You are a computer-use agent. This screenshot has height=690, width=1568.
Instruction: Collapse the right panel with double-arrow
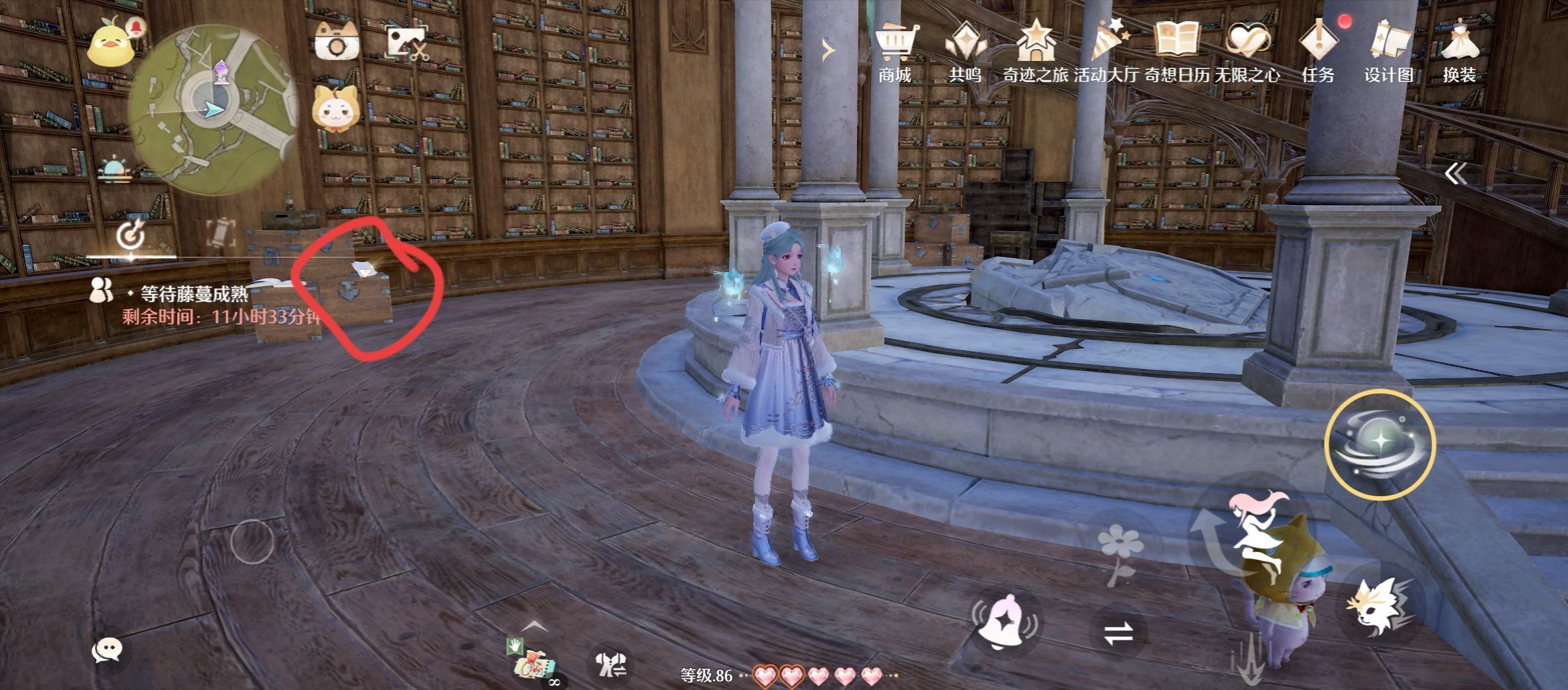point(1455,174)
